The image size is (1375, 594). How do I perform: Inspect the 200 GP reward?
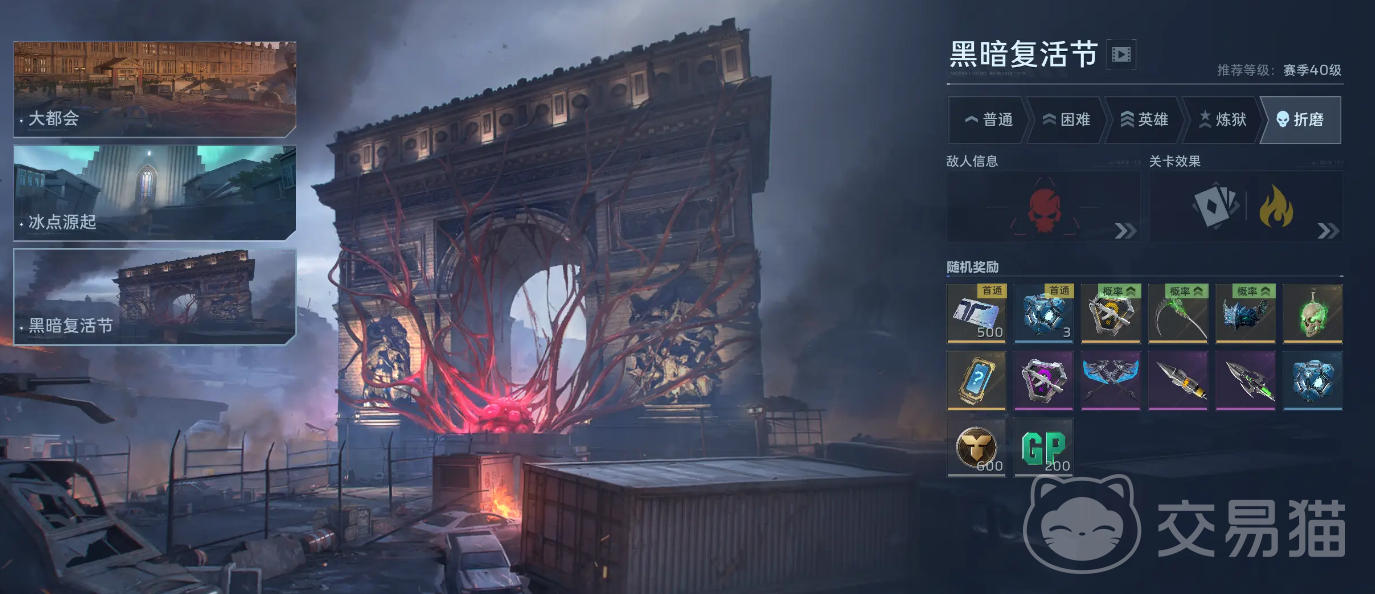click(1044, 447)
